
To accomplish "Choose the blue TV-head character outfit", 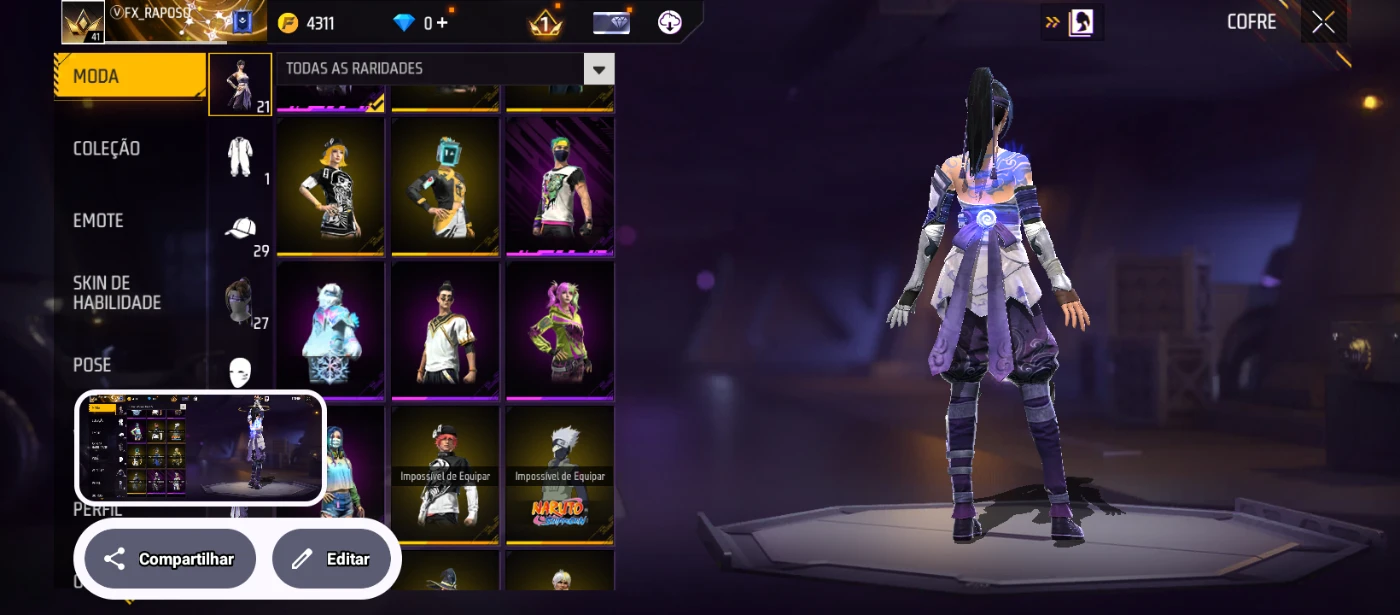I will pyautogui.click(x=445, y=185).
